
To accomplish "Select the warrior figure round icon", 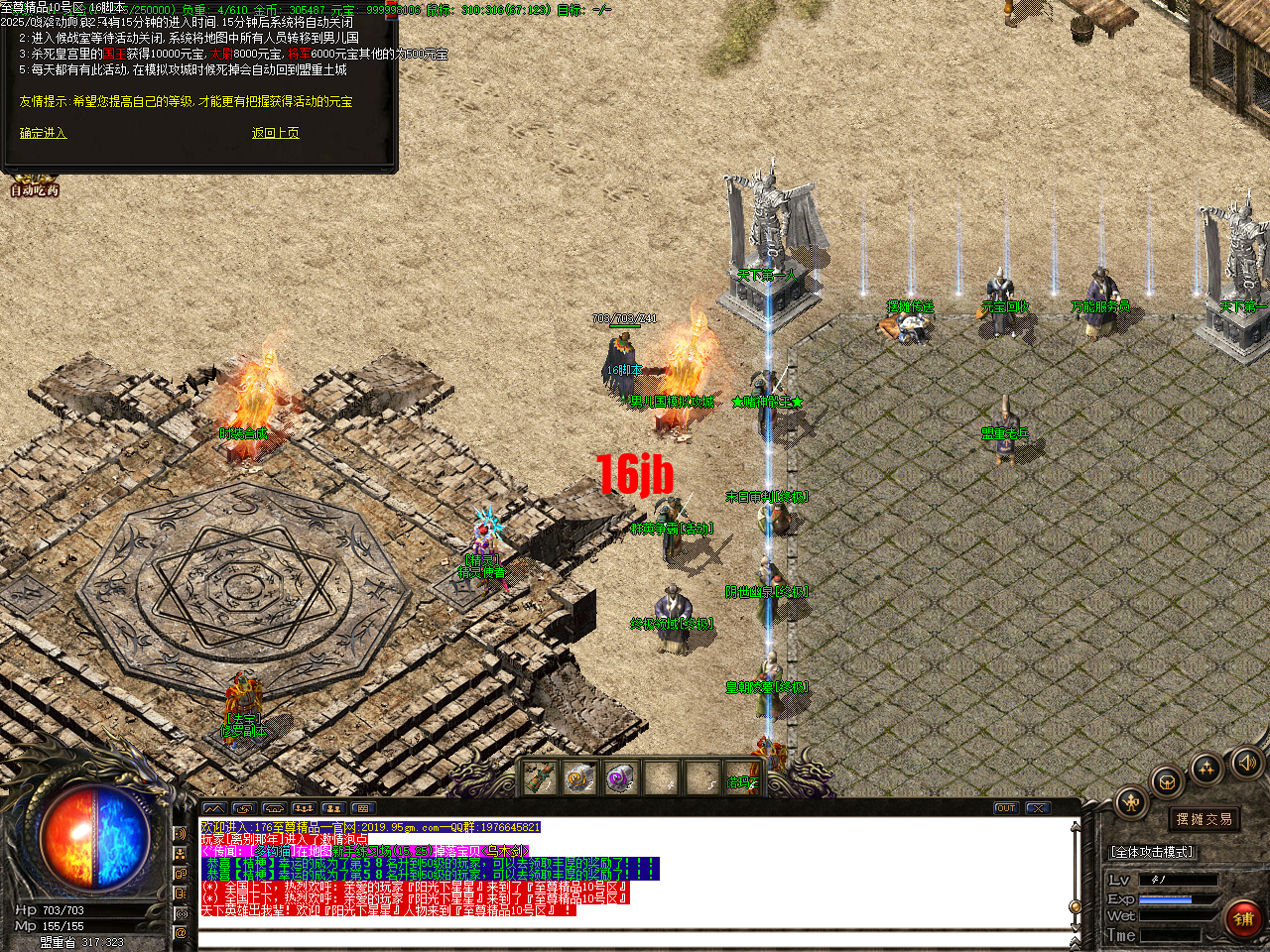I will [x=1130, y=801].
